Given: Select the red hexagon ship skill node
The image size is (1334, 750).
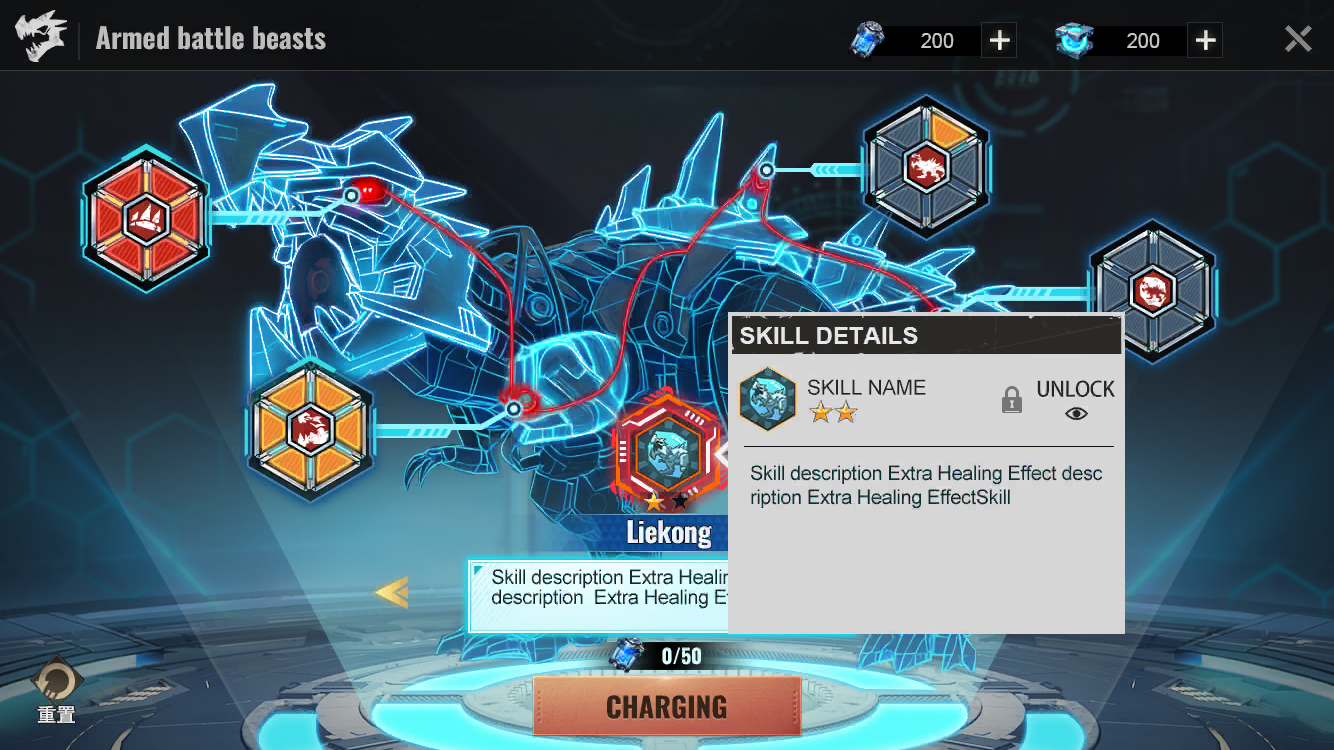Looking at the screenshot, I should point(147,219).
